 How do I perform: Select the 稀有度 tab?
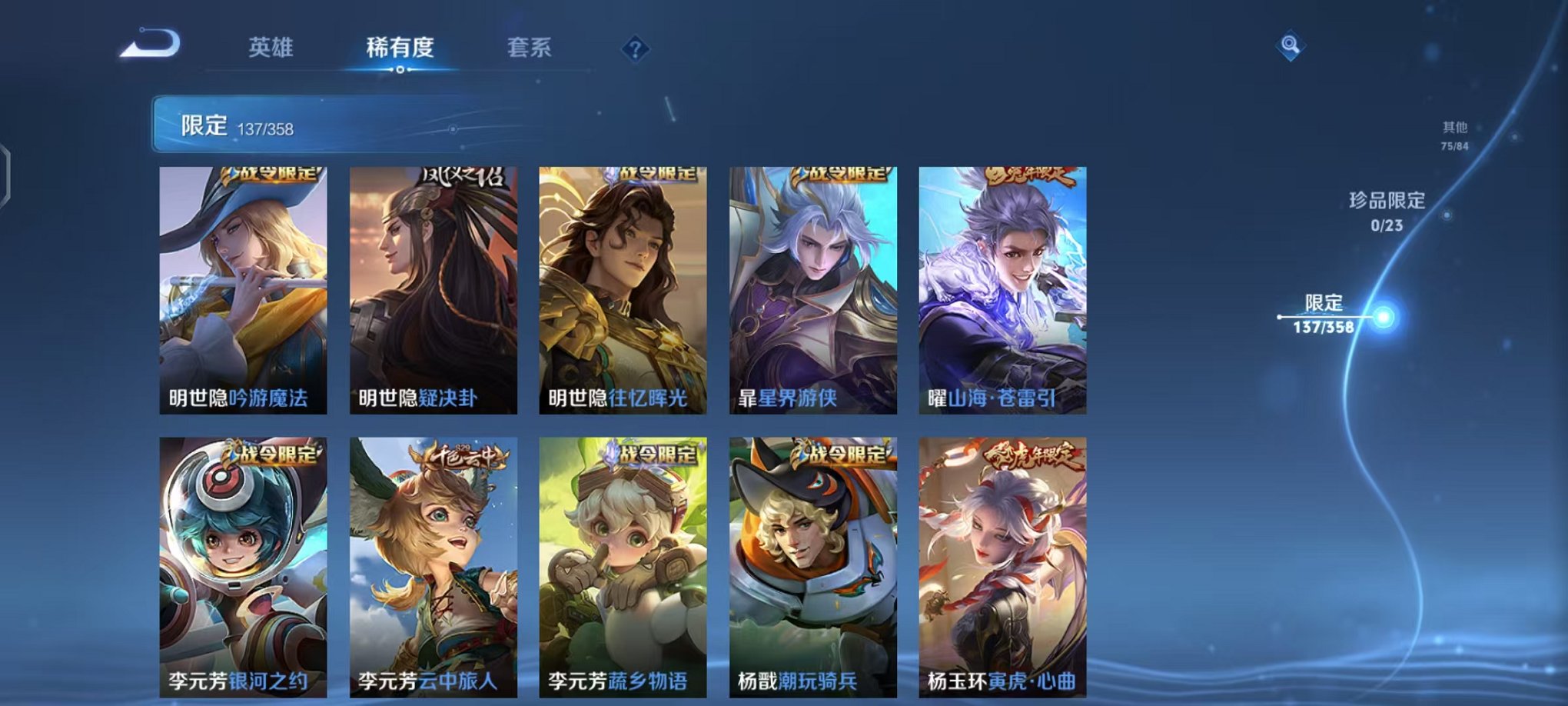tap(400, 48)
